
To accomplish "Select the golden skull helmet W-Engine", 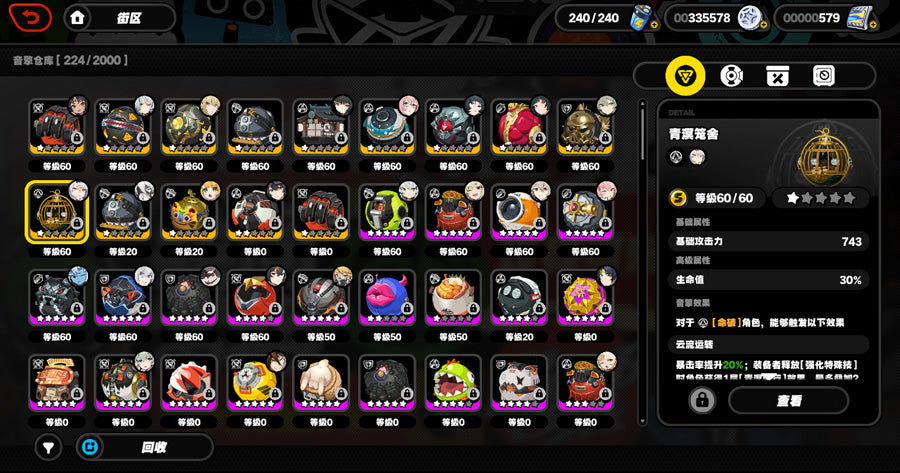I will point(586,126).
